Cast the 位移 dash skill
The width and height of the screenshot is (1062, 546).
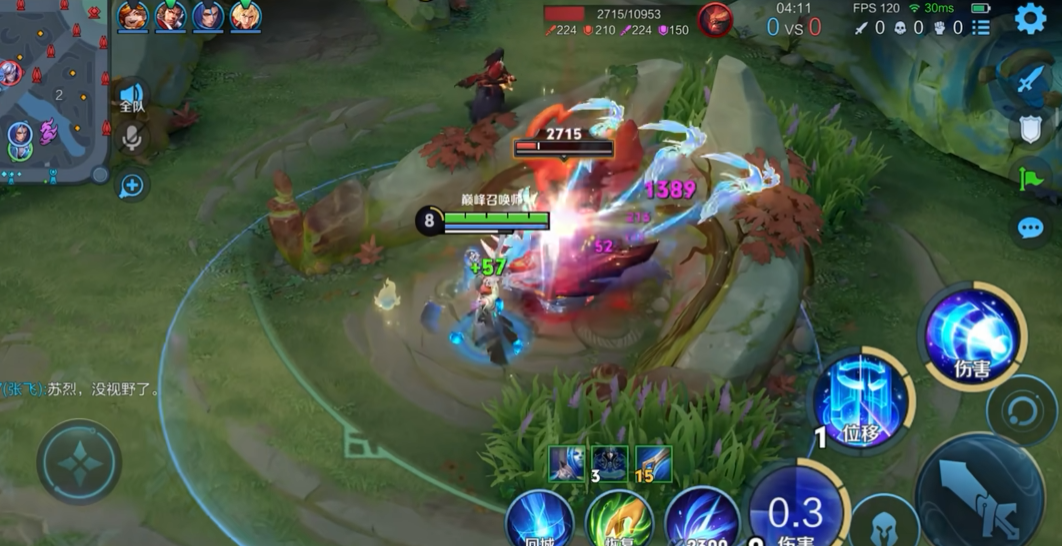tap(860, 400)
